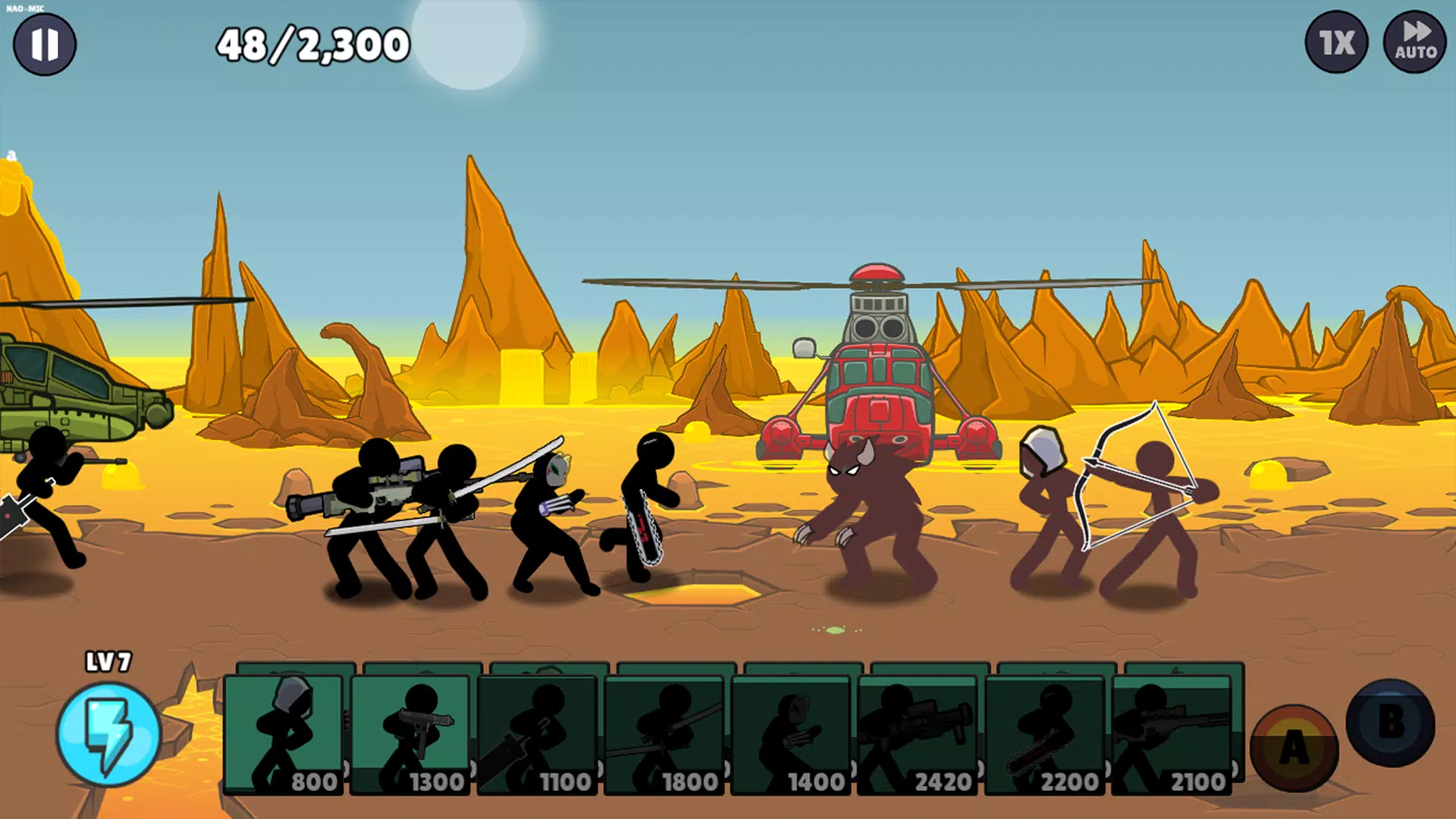
Task: Toggle the 1X game speed setting
Action: [x=1335, y=43]
